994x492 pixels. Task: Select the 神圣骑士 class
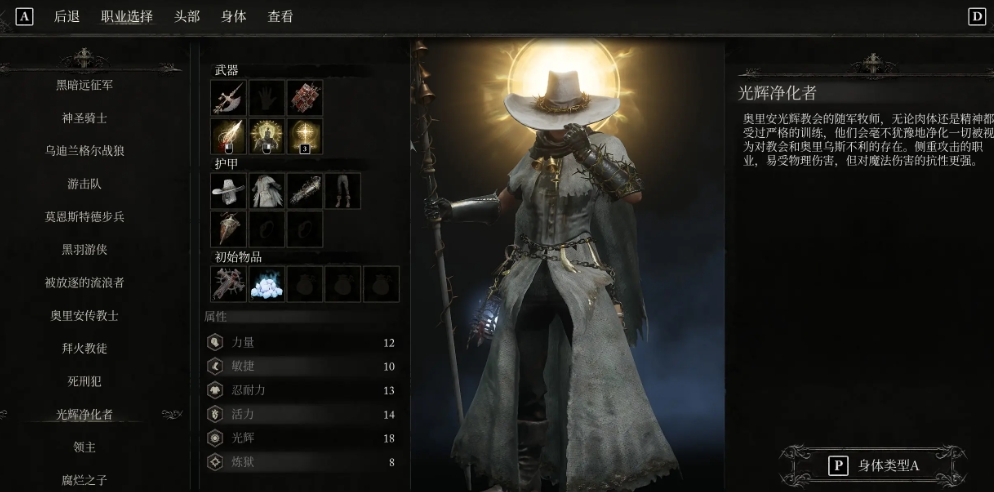pos(85,118)
